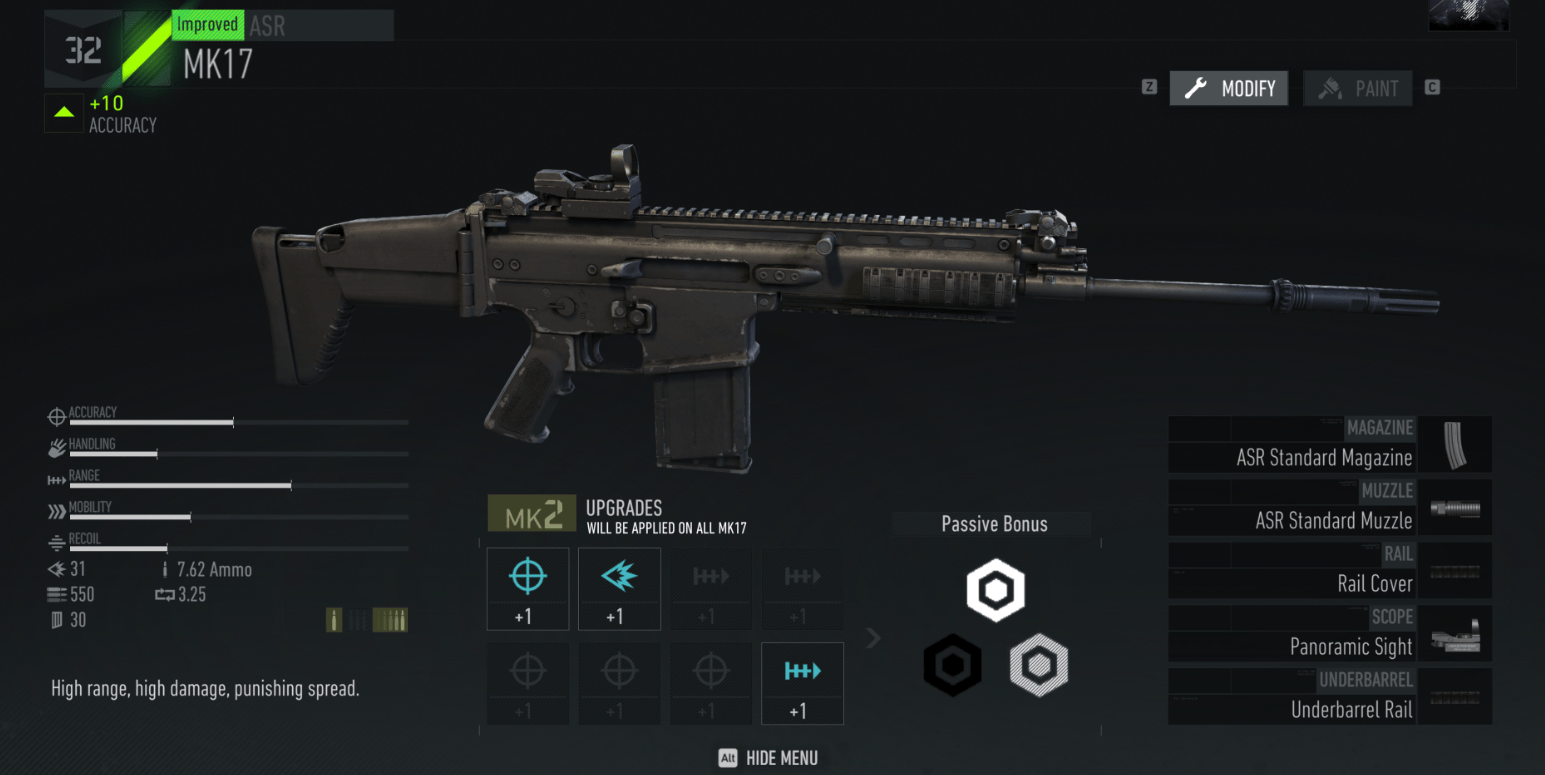The image size is (1545, 775).
Task: Switch to the Modify tab
Action: click(x=1229, y=89)
